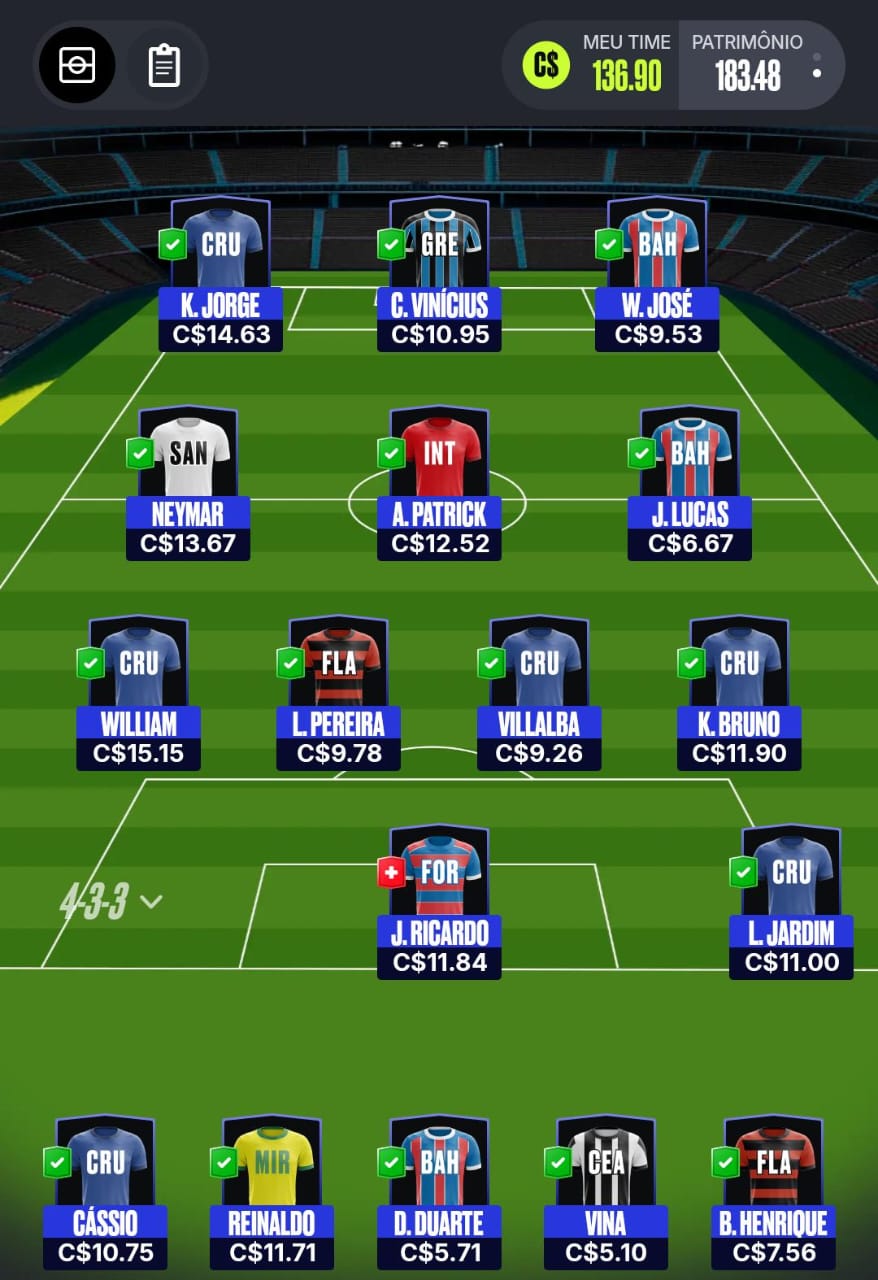This screenshot has width=878, height=1280.
Task: Switch to the clipboard list view
Action: [x=164, y=65]
